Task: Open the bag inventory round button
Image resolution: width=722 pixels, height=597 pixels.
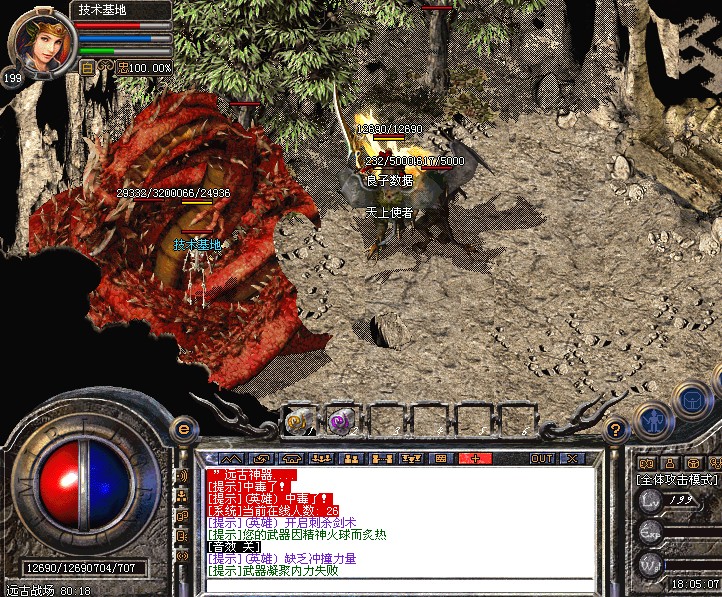Action: [x=692, y=400]
